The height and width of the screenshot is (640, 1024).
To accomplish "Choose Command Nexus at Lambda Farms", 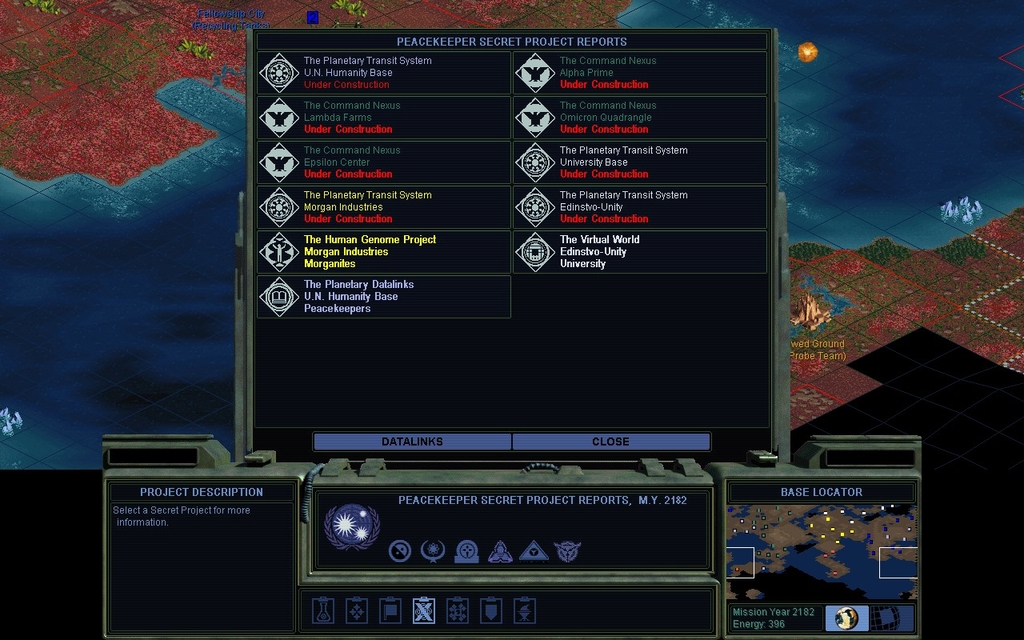I will 384,118.
